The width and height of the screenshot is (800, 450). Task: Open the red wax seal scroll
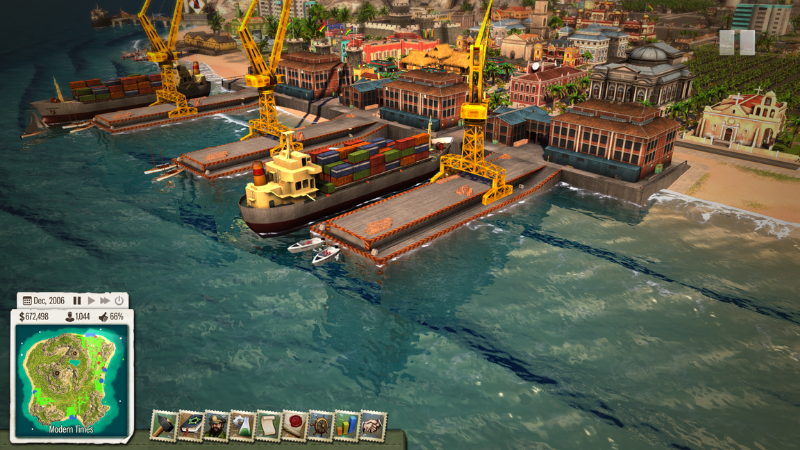click(x=294, y=426)
